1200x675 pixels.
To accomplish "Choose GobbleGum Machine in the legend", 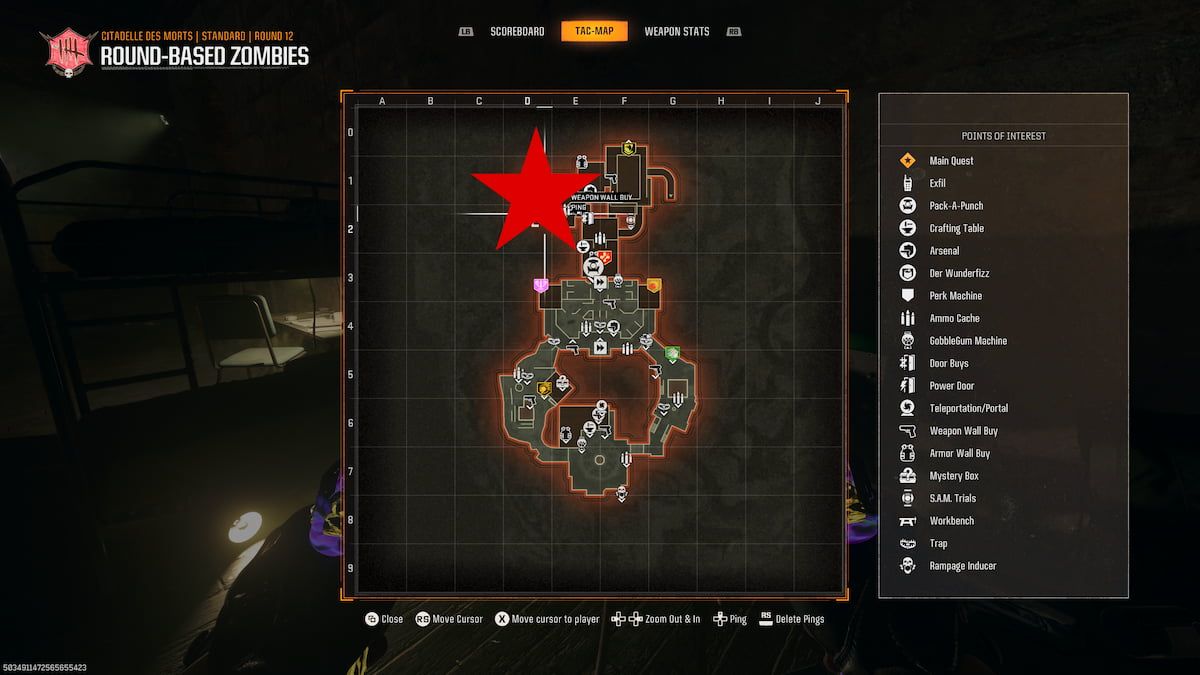I will tap(967, 341).
